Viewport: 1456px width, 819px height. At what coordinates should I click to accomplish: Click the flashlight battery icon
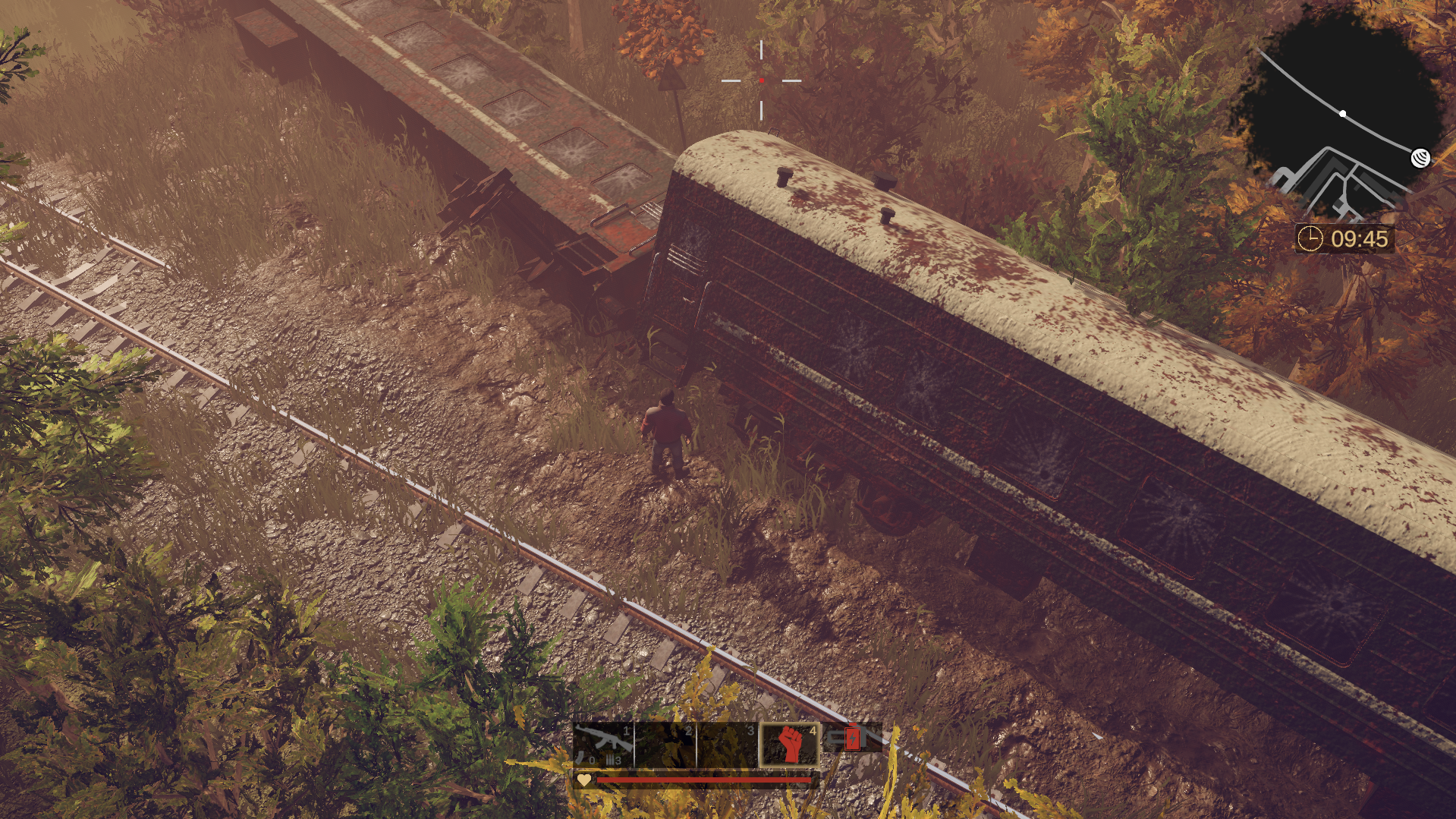(x=851, y=738)
